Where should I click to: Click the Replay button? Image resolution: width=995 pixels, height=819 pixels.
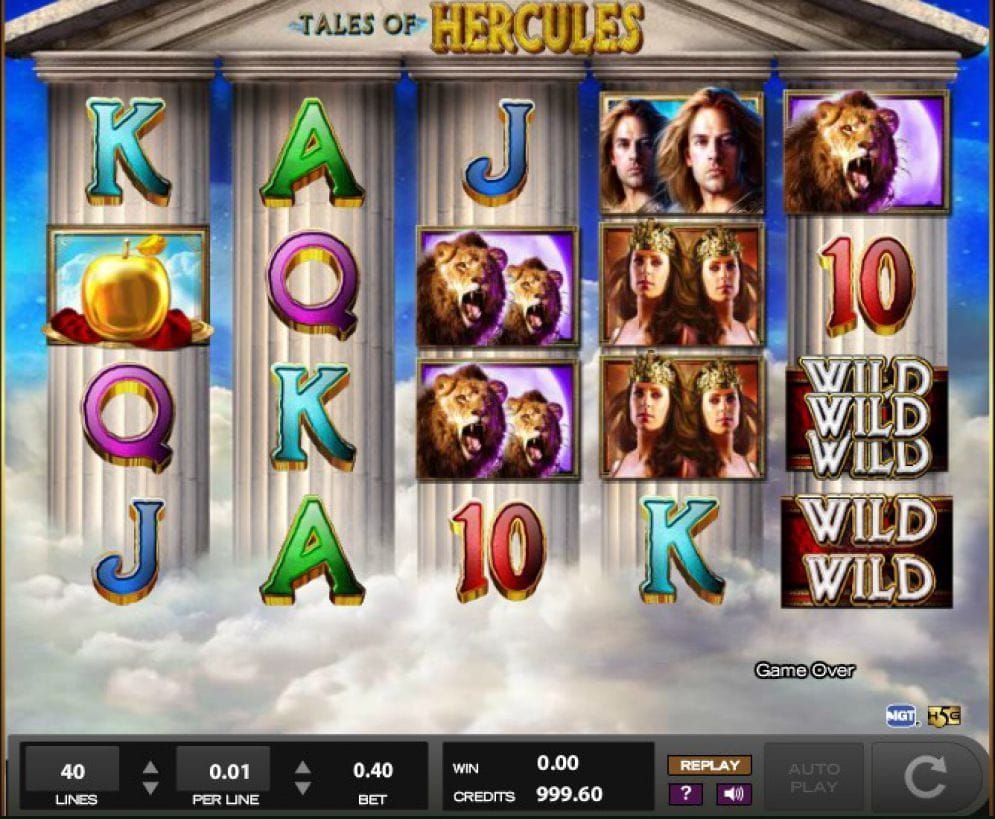point(709,765)
